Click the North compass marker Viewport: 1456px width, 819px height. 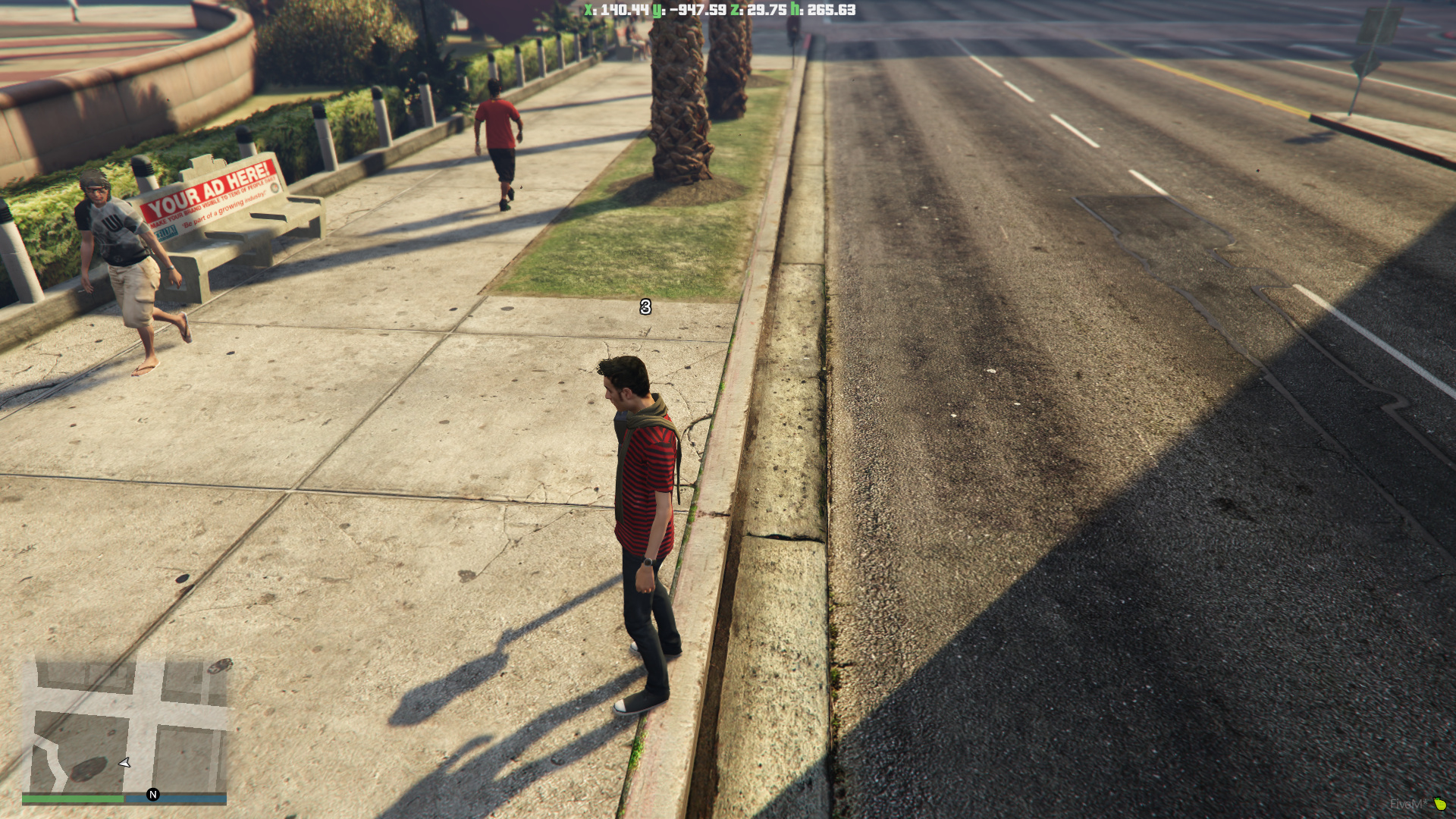coord(153,794)
